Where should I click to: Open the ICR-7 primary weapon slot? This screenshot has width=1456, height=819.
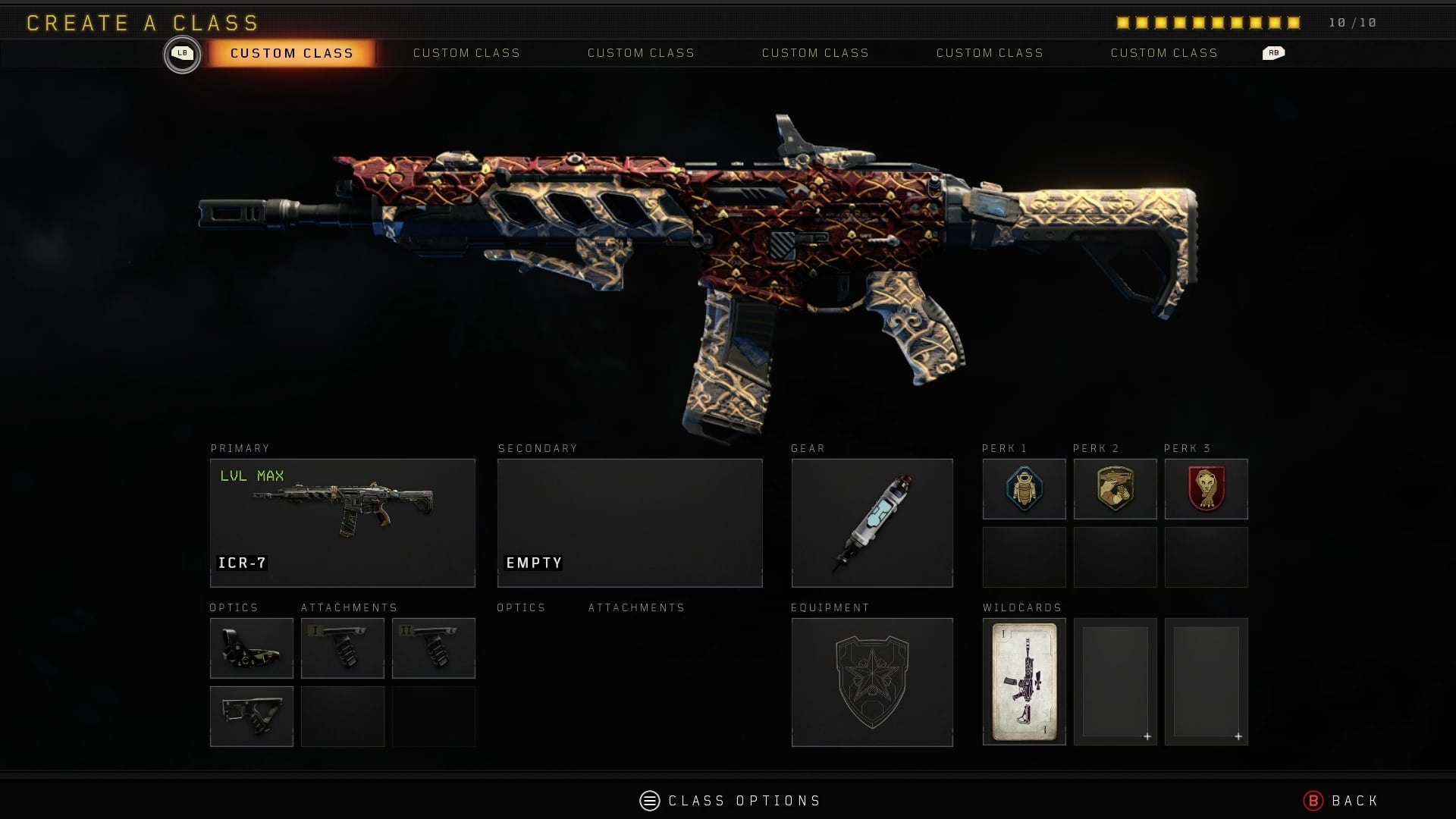342,522
